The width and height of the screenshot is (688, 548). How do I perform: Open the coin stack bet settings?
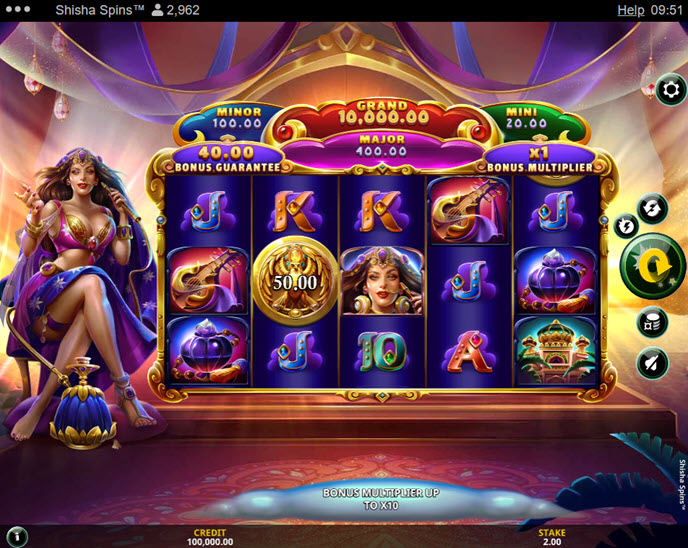[652, 322]
